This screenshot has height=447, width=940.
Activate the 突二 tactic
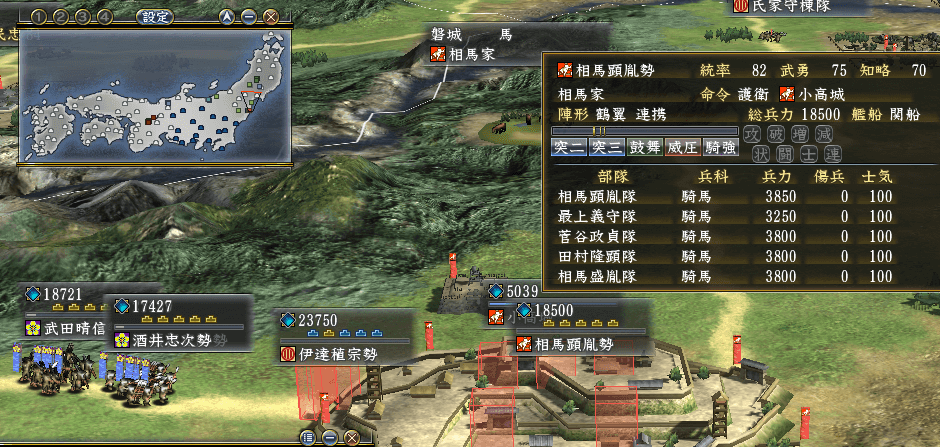(569, 148)
